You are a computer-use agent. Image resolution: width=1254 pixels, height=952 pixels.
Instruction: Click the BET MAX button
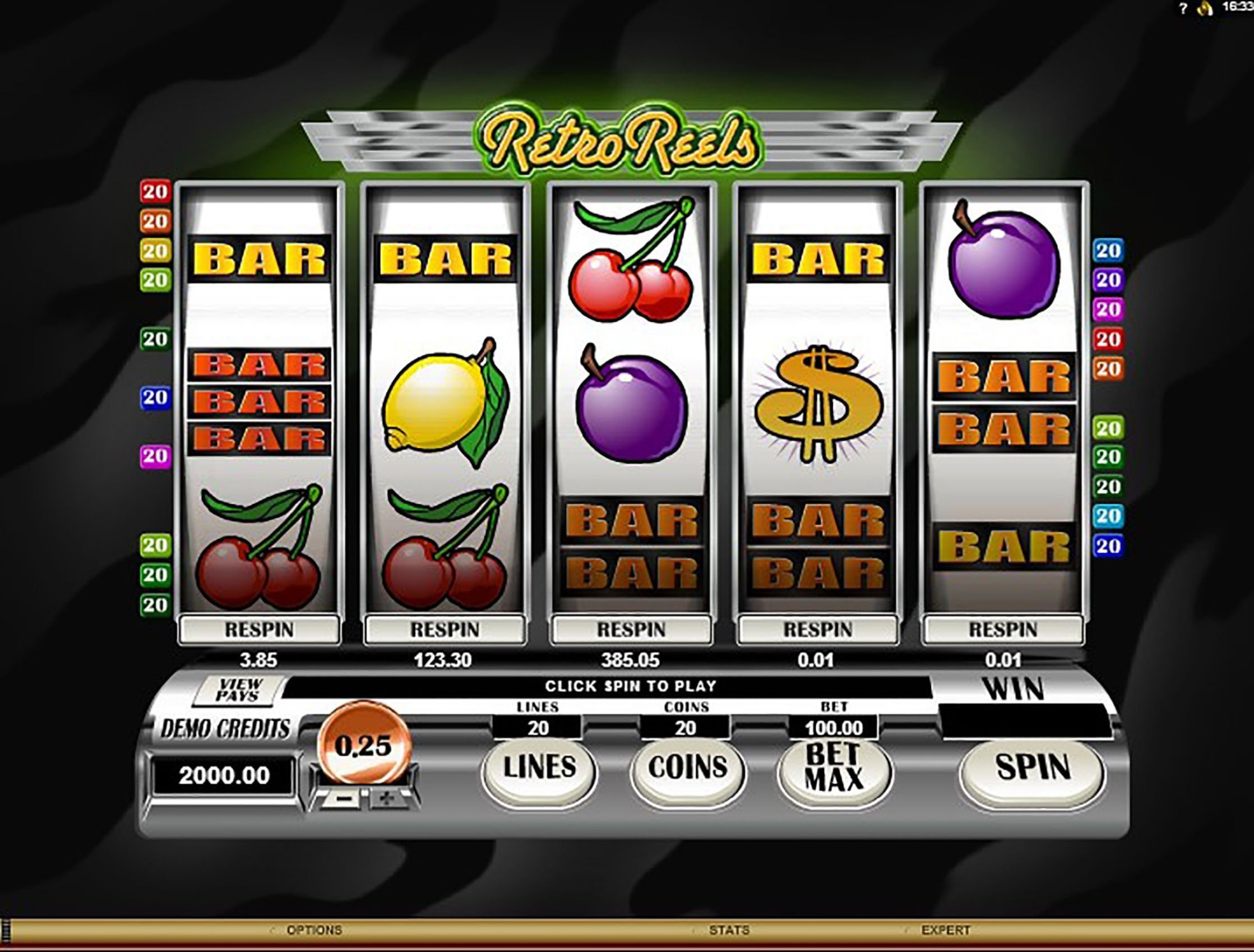834,767
